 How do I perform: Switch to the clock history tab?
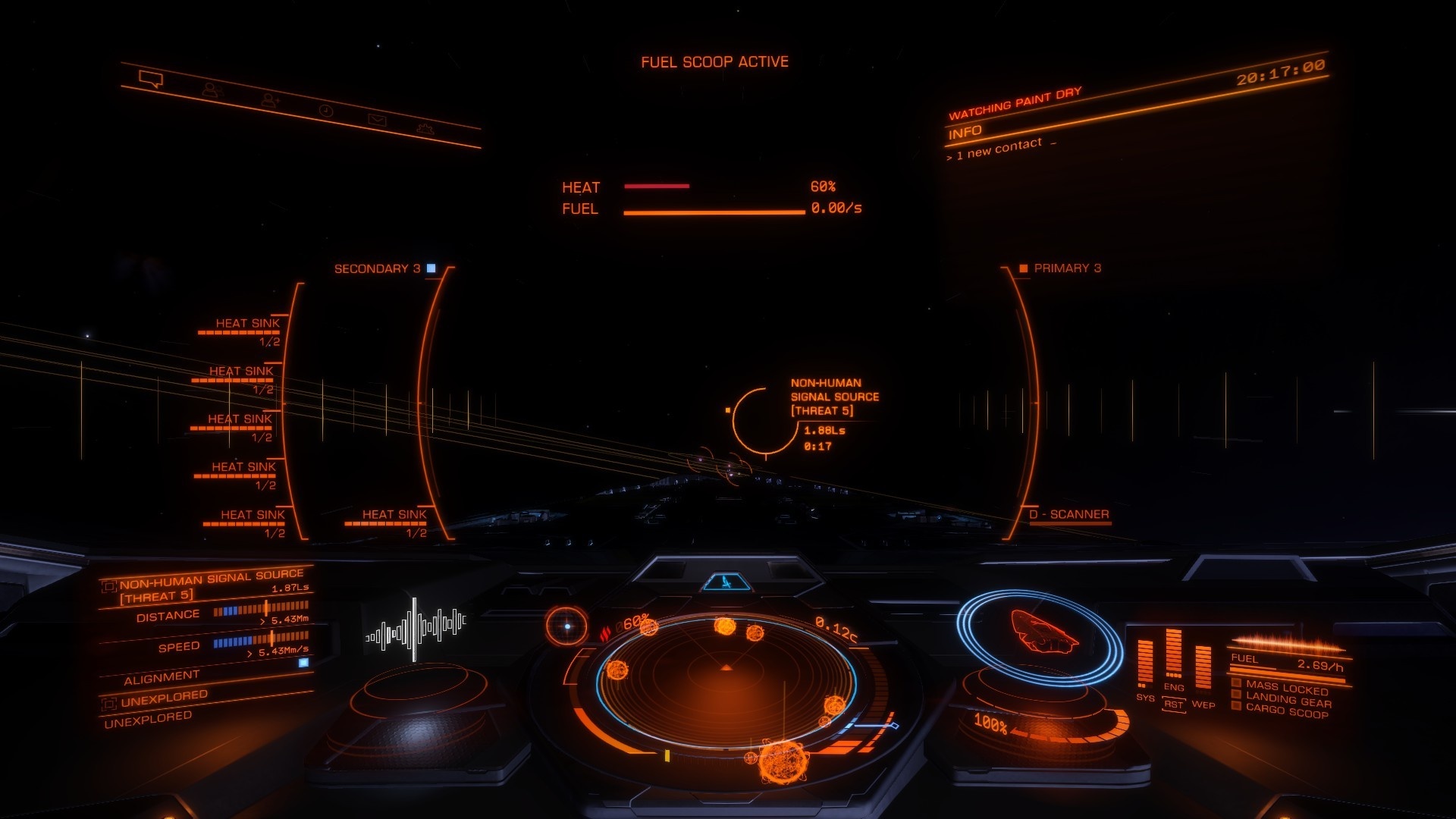tap(325, 111)
